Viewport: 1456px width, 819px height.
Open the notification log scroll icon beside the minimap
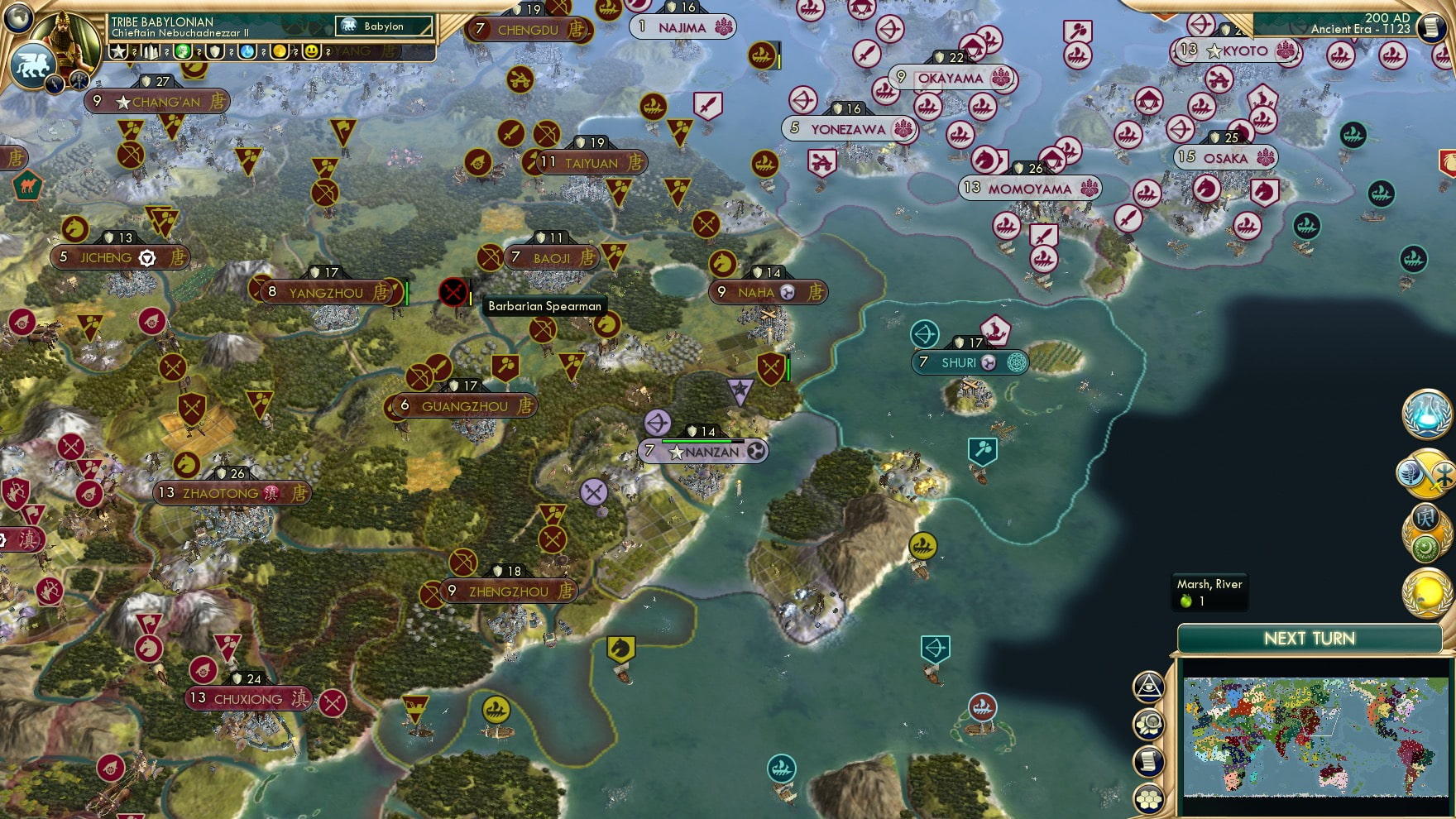1149,759
